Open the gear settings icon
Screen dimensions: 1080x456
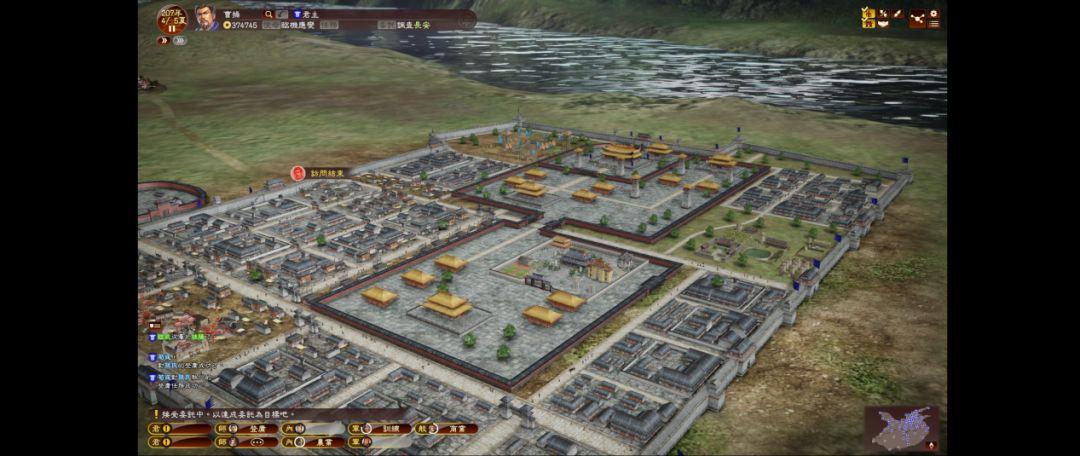[934, 14]
